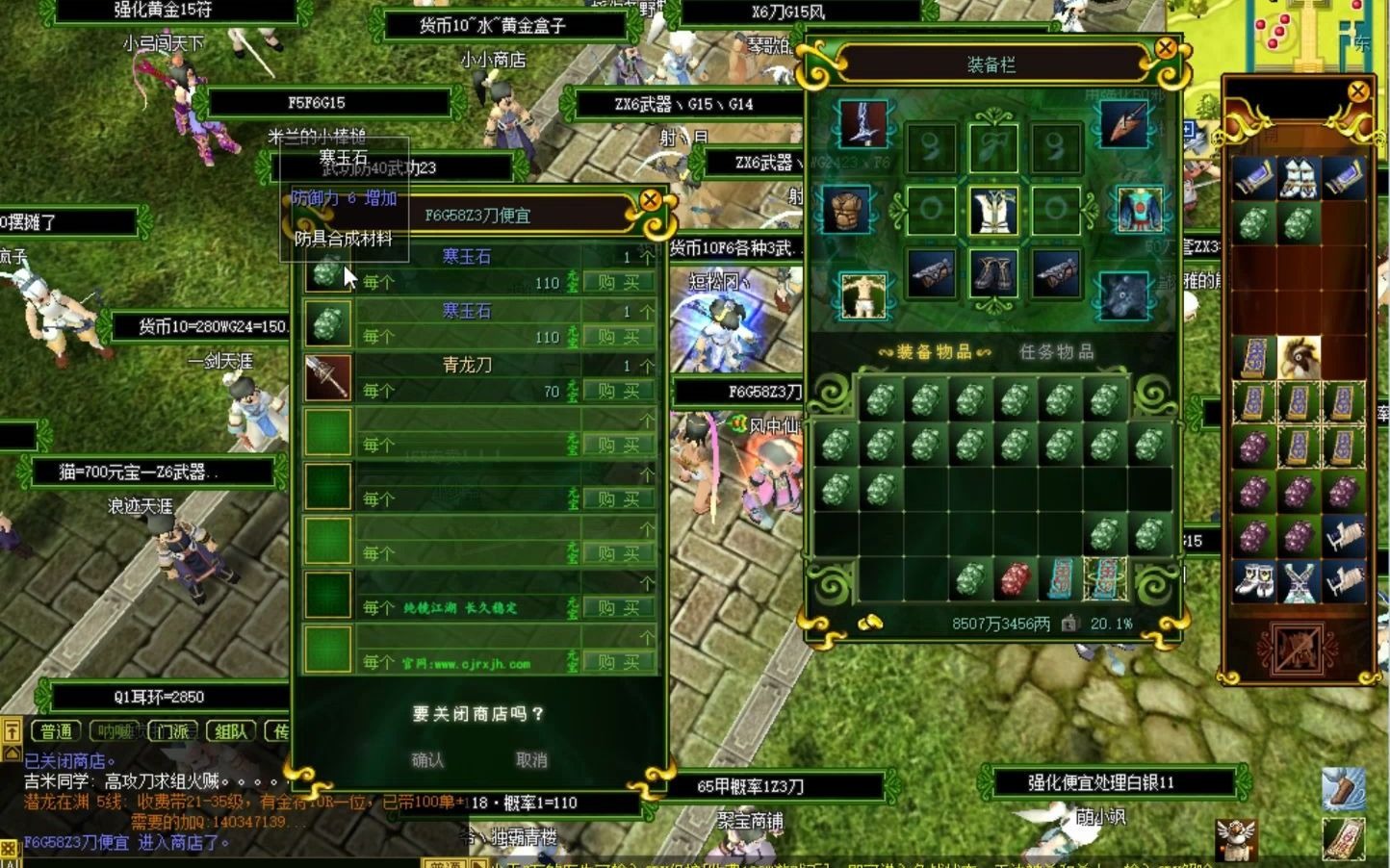Image resolution: width=1390 pixels, height=868 pixels.
Task: Select the red stone in inventory
Action: click(1016, 580)
